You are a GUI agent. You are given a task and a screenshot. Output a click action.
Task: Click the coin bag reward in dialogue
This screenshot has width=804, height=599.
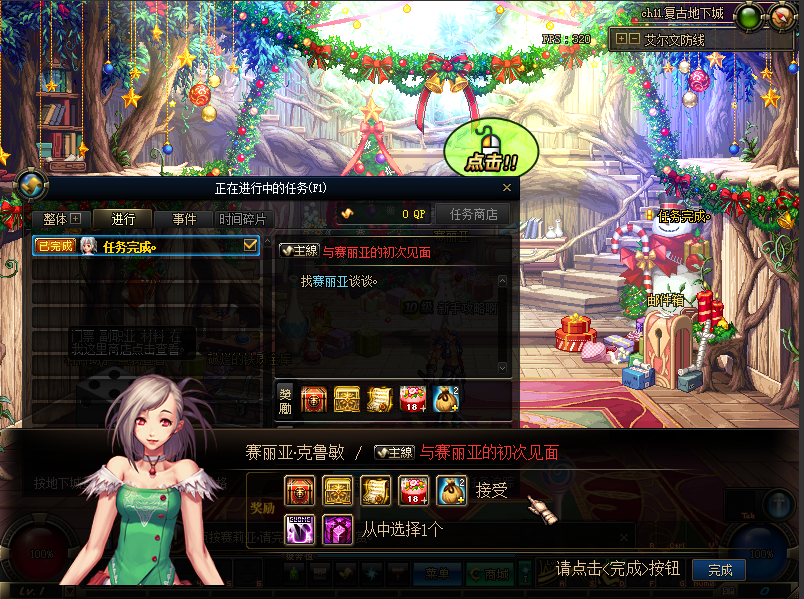(450, 490)
